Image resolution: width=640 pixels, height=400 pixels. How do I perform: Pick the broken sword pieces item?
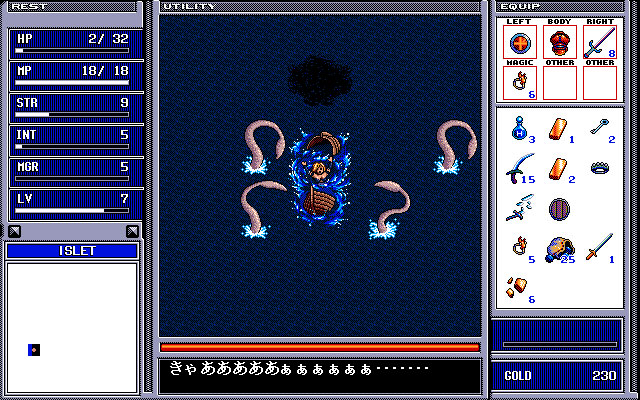coord(517,207)
